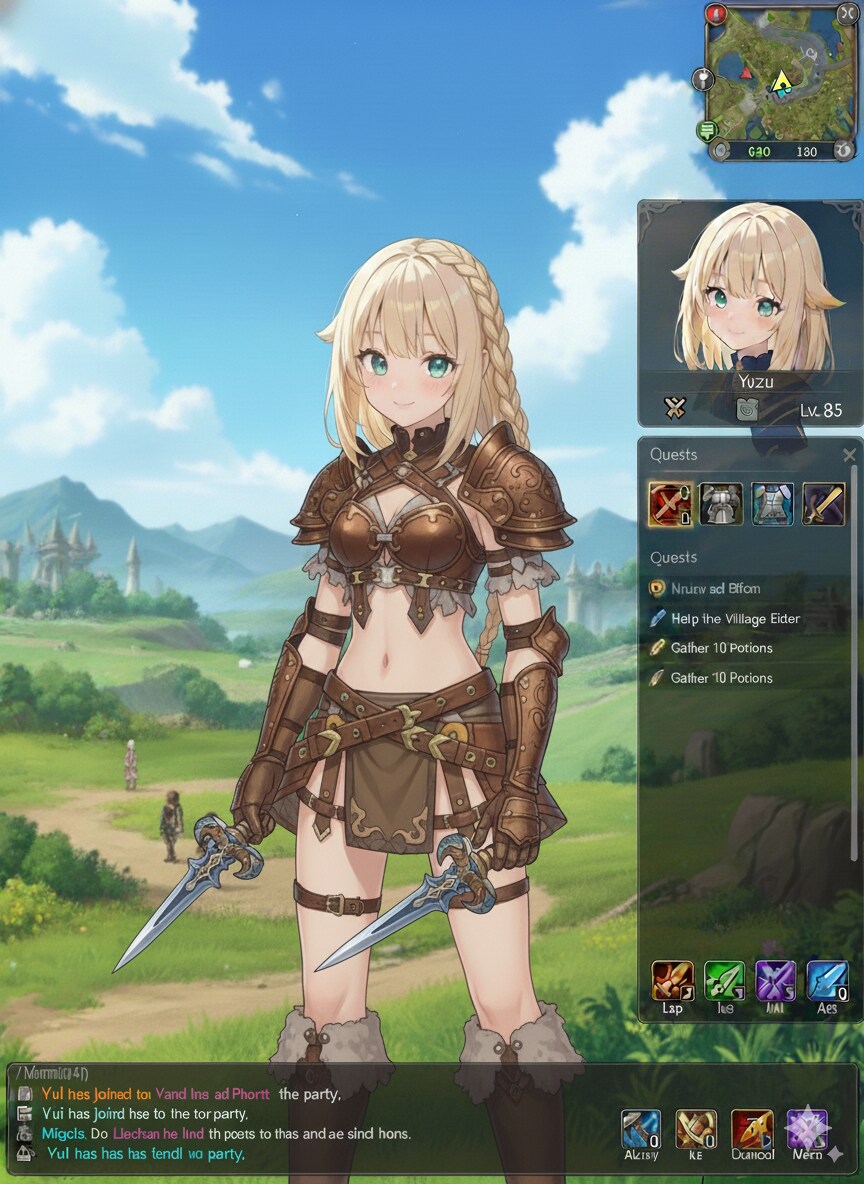
Task: Select the red crossed-sword quest category icon
Action: [x=669, y=503]
